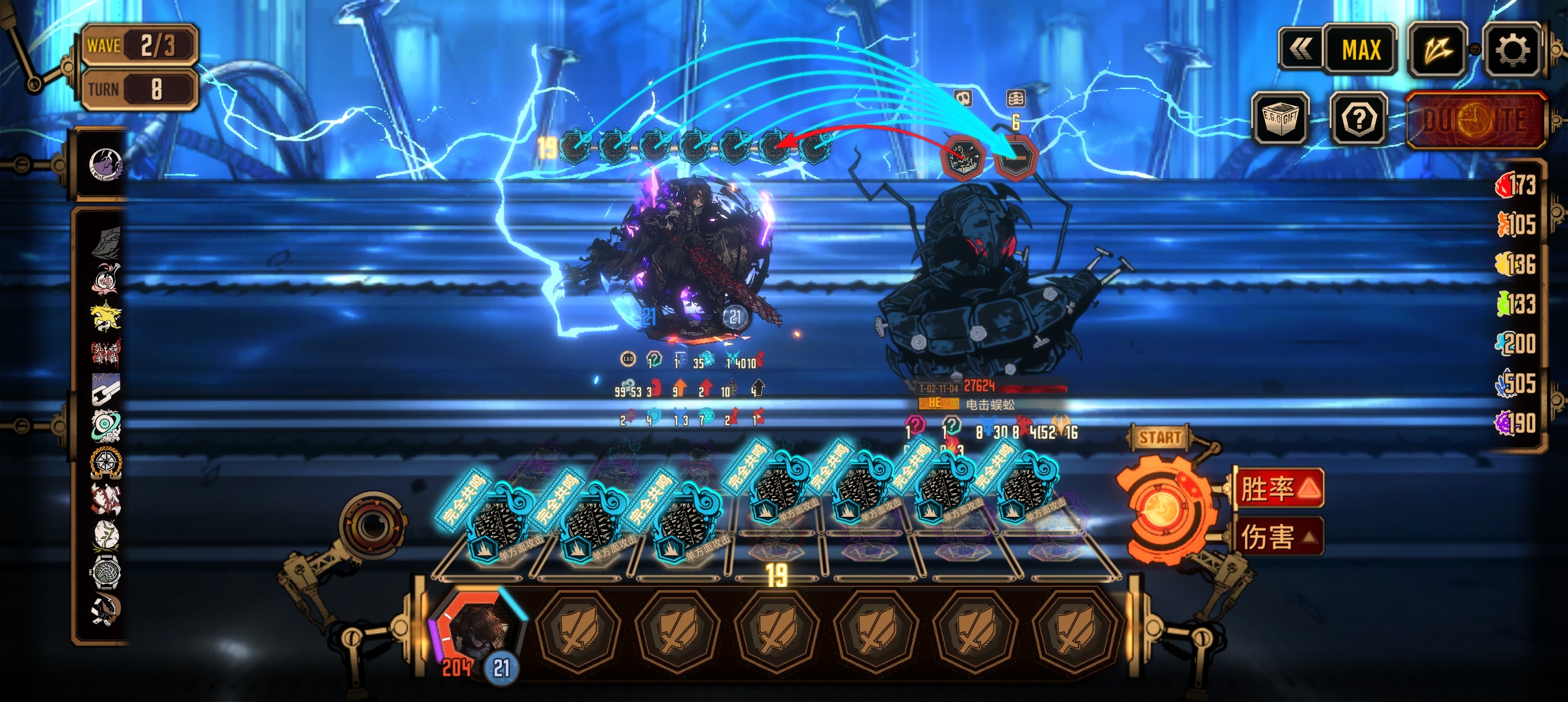The image size is (1568, 702).
Task: Inspect the sprouting egg gift icon
Action: 105,535
